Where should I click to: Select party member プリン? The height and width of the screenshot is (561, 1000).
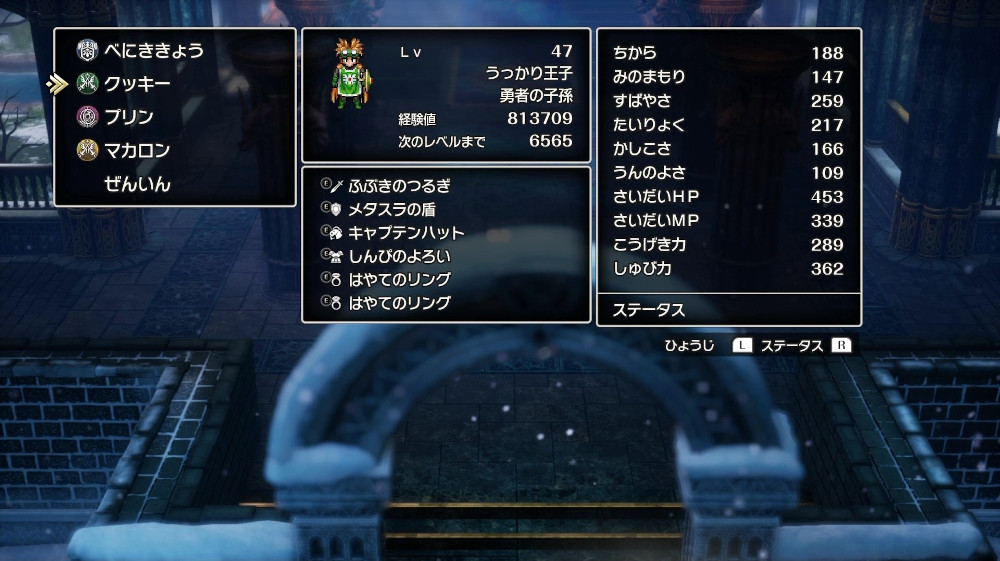[x=129, y=117]
